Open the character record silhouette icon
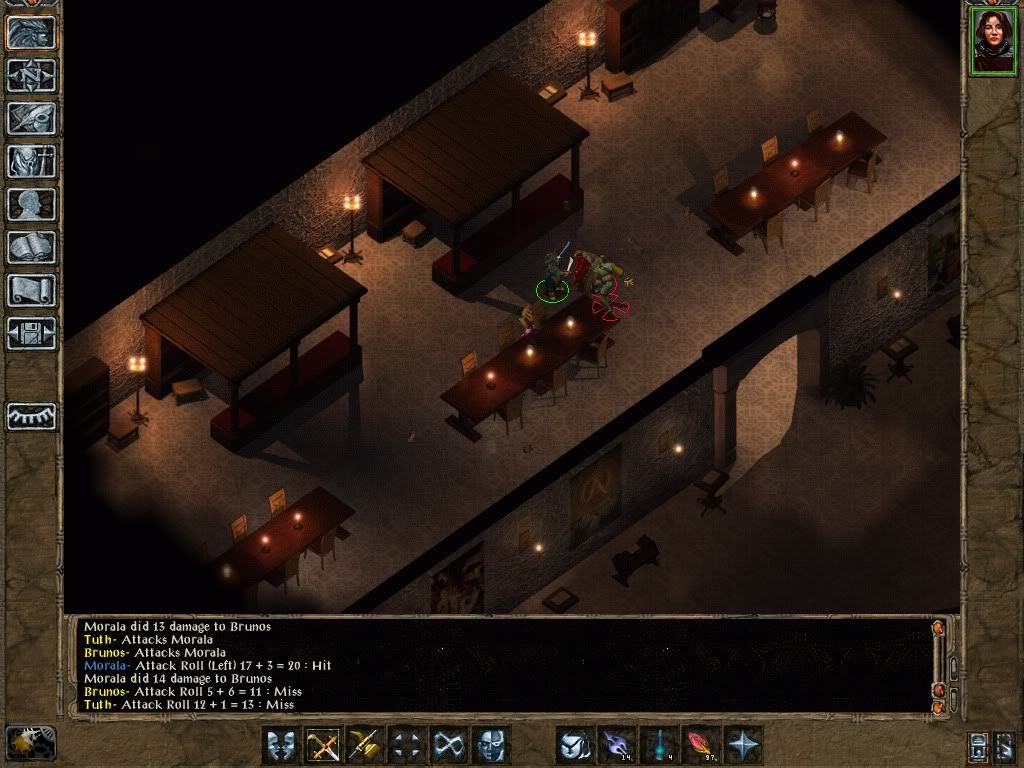Viewport: 1024px width, 768px height. [31, 204]
